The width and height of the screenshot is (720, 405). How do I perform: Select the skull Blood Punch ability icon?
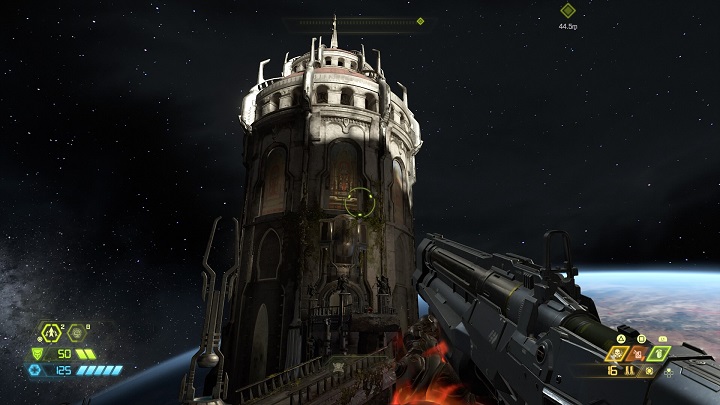617,353
